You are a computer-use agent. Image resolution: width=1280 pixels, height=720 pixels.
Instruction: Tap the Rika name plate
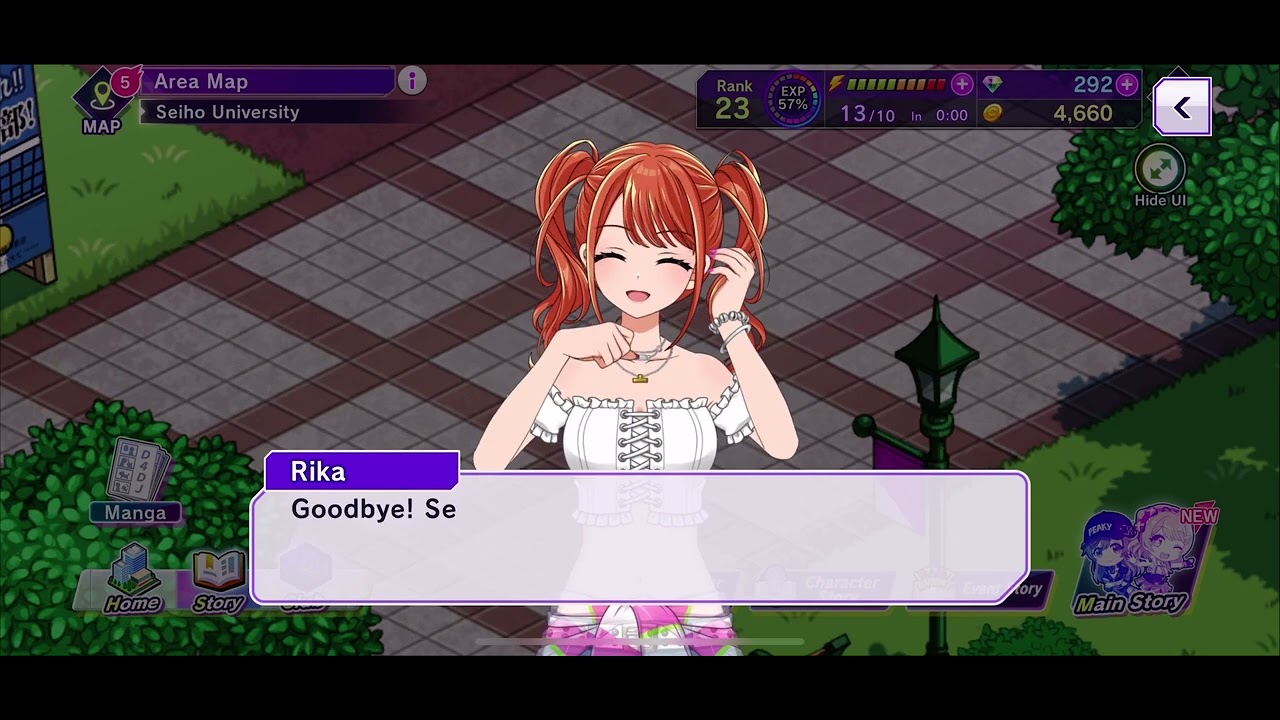(362, 471)
